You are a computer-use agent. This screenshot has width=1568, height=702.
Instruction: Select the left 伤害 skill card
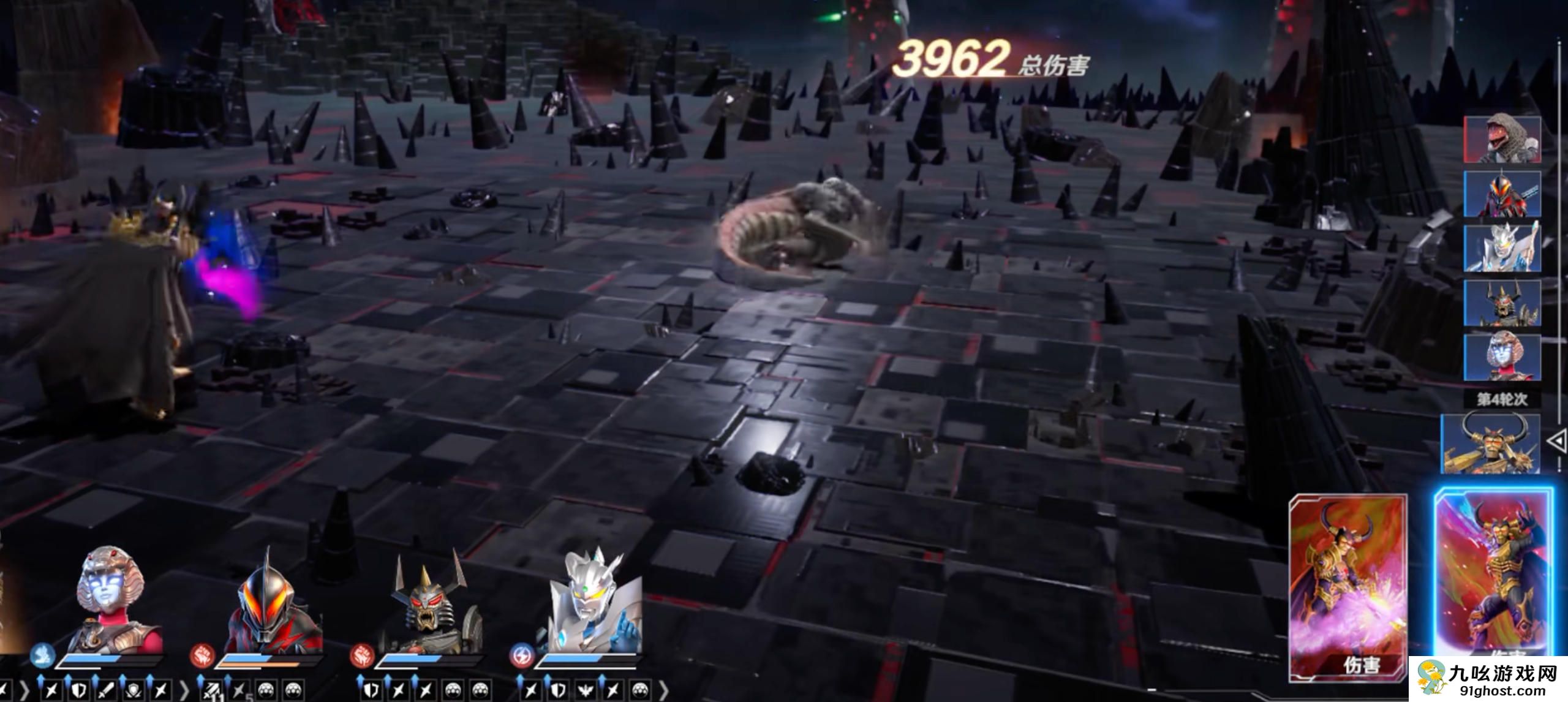(1348, 587)
